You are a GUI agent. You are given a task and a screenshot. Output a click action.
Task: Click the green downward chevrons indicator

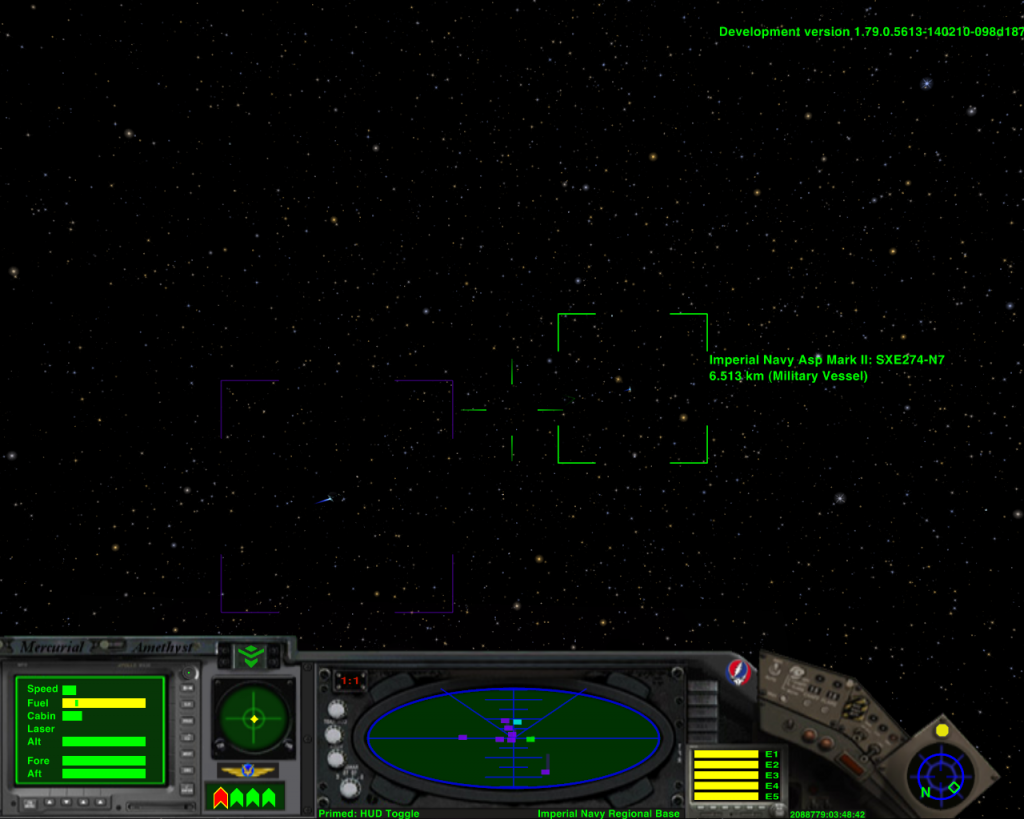pos(250,656)
